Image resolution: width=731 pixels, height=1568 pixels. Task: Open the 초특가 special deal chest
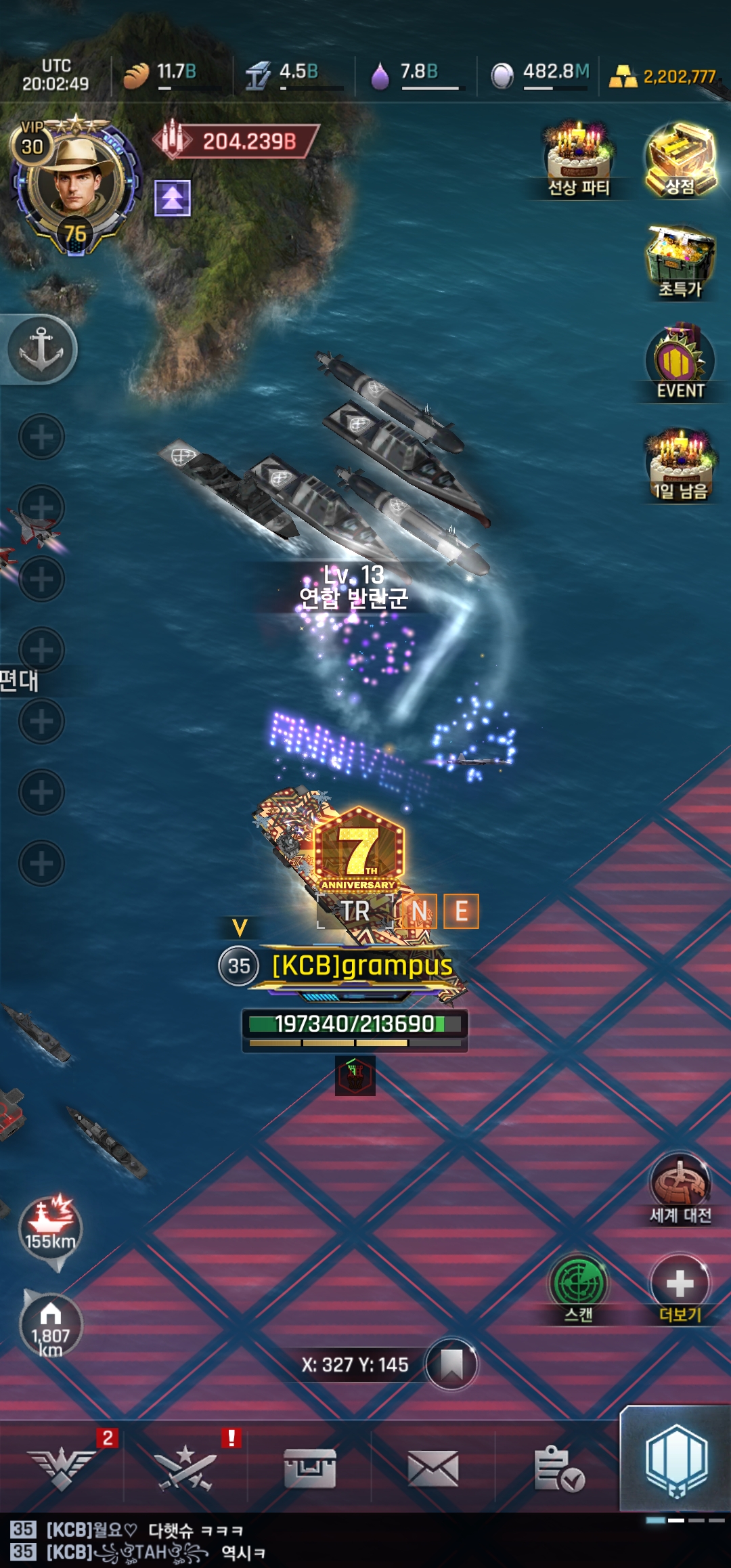680,261
